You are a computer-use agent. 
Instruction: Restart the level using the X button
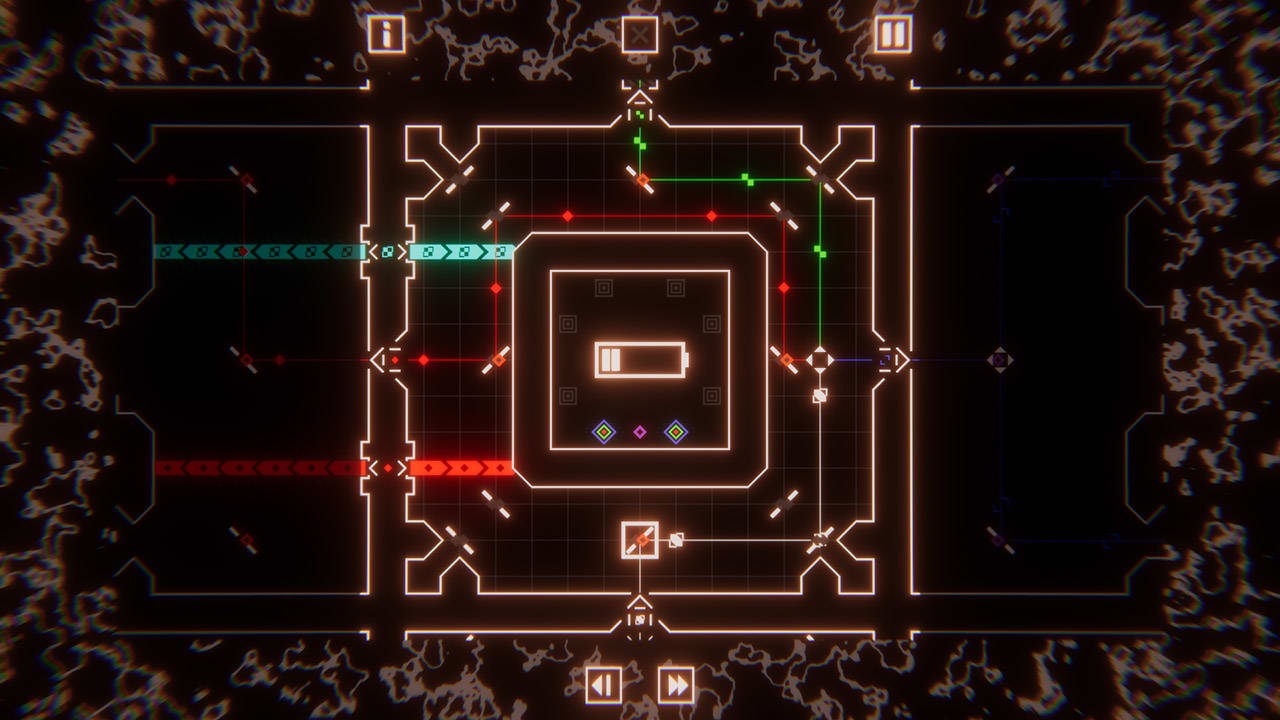point(638,33)
